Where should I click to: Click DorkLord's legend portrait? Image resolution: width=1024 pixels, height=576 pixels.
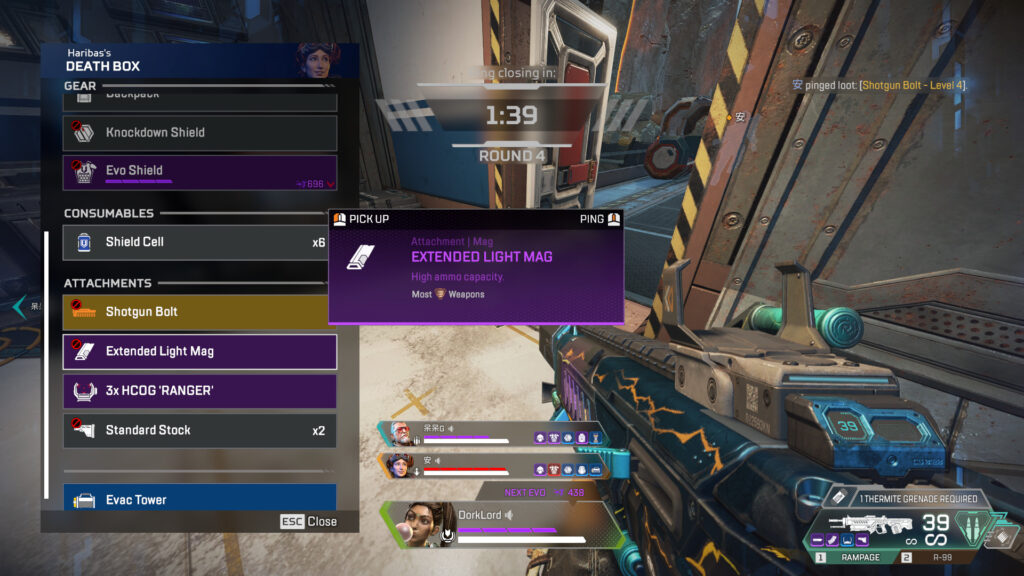(x=420, y=523)
